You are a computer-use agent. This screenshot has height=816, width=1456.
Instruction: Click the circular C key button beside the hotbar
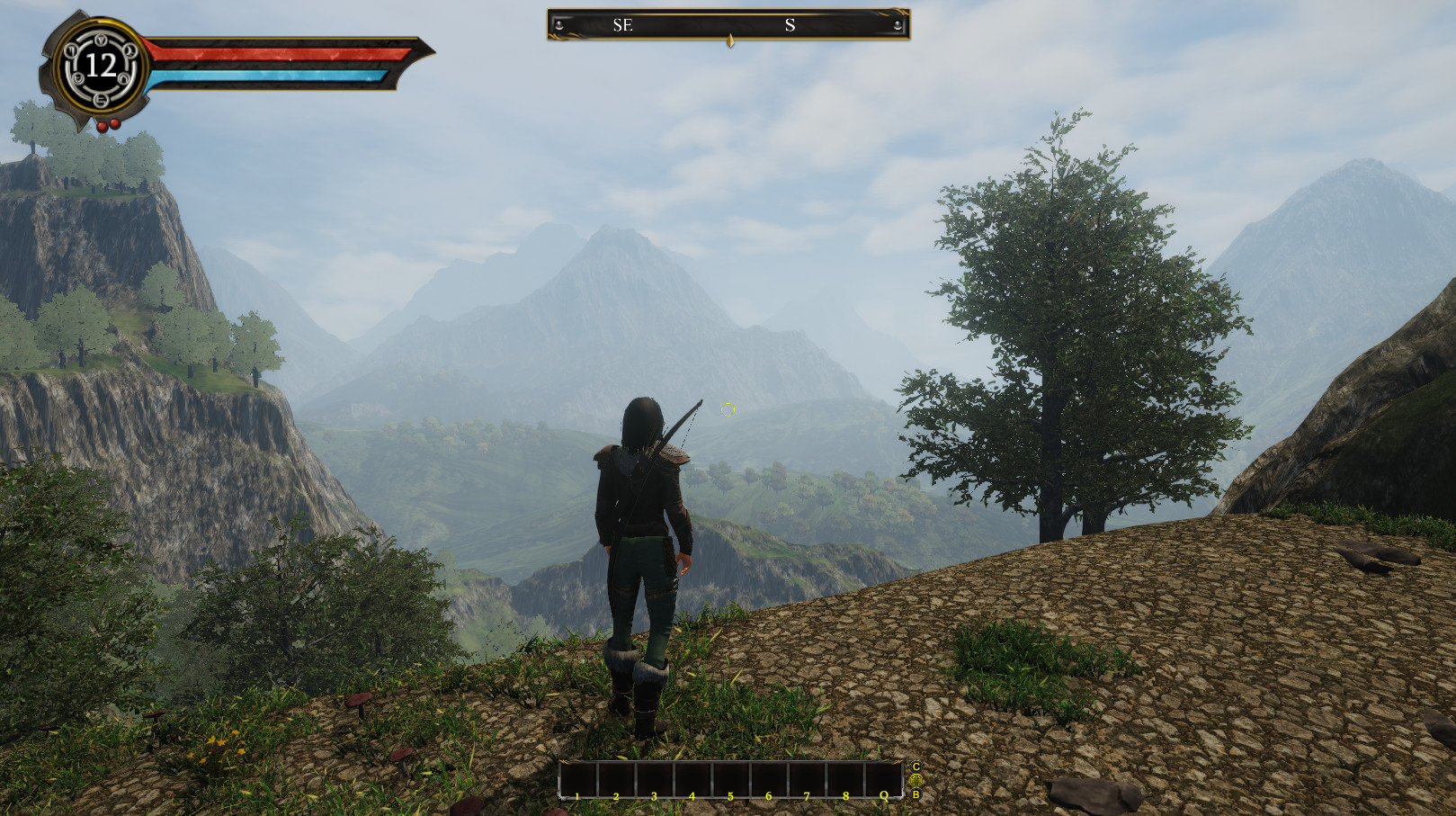[x=918, y=767]
